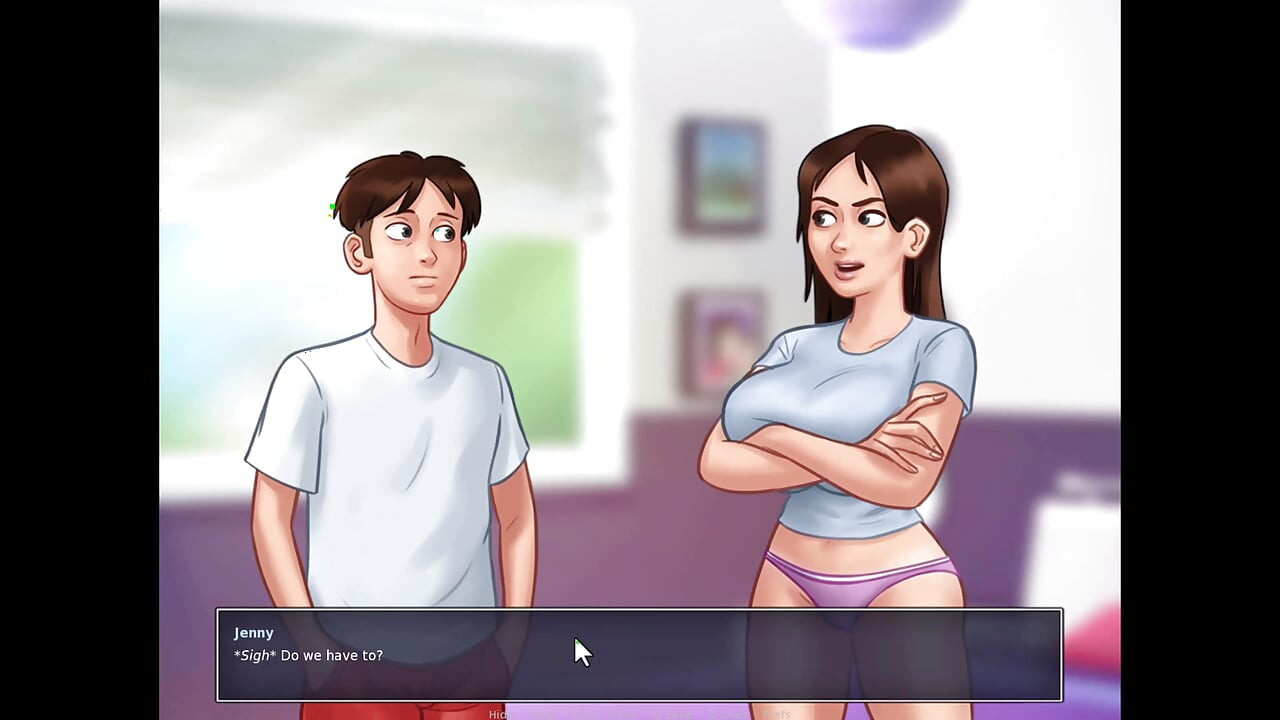This screenshot has height=720, width=1280.
Task: Quick load using the Q.Load option
Action: pos(726,713)
